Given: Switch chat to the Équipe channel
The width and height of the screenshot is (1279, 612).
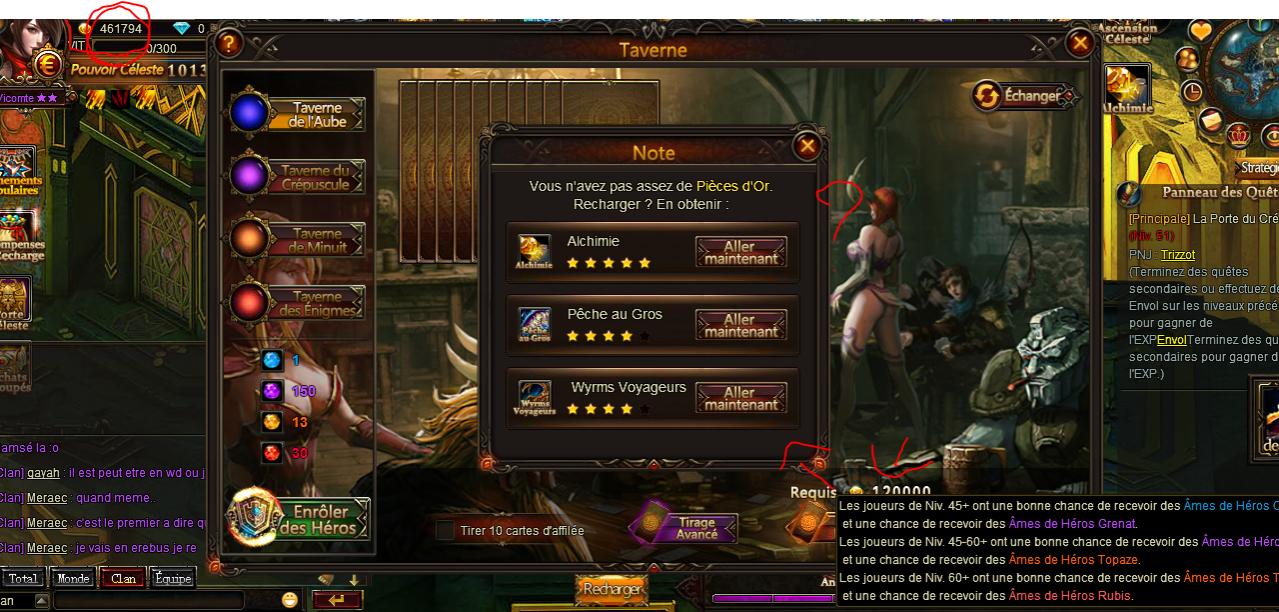Looking at the screenshot, I should tap(172, 578).
